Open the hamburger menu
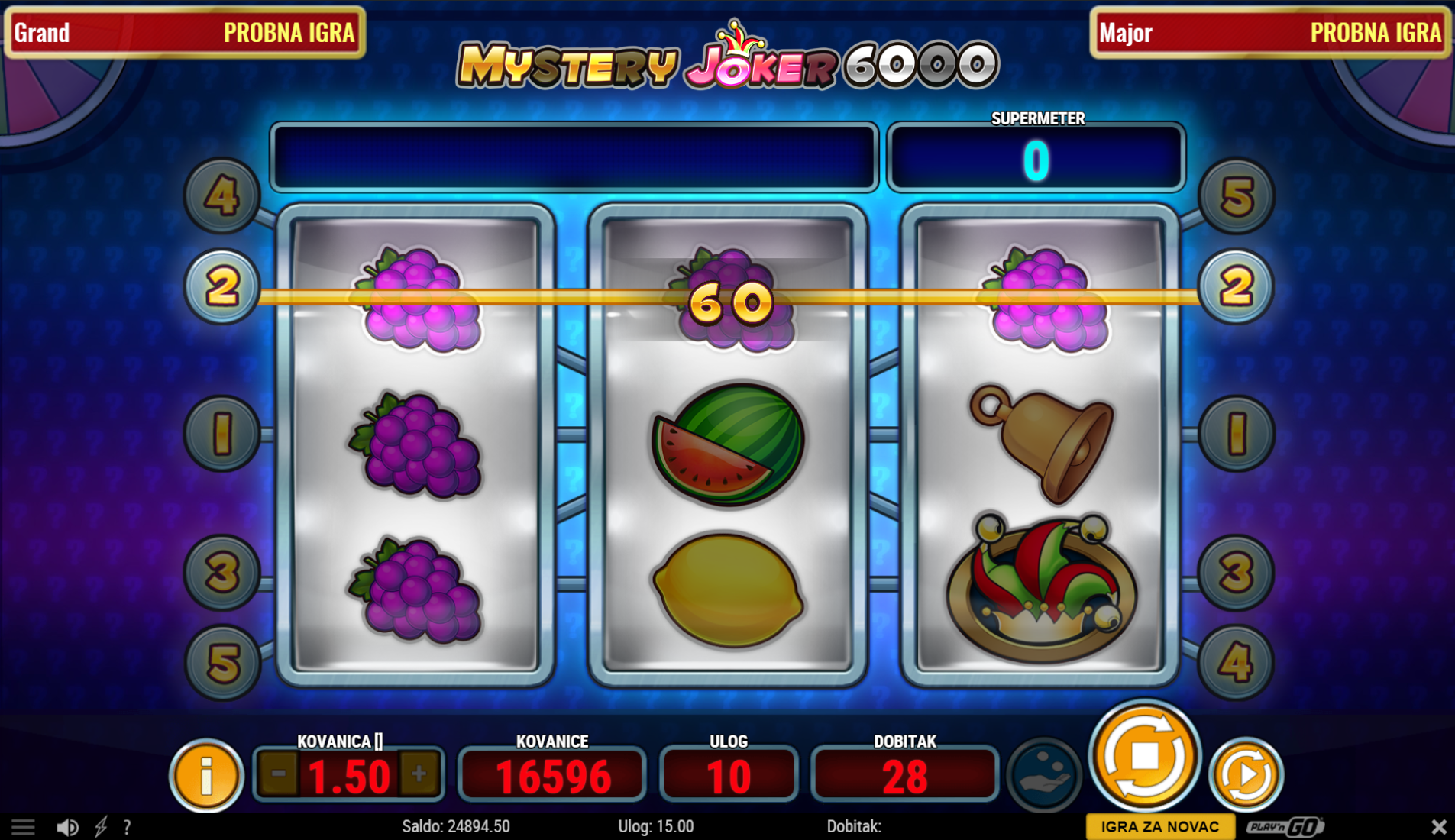This screenshot has width=1455, height=840. (23, 826)
